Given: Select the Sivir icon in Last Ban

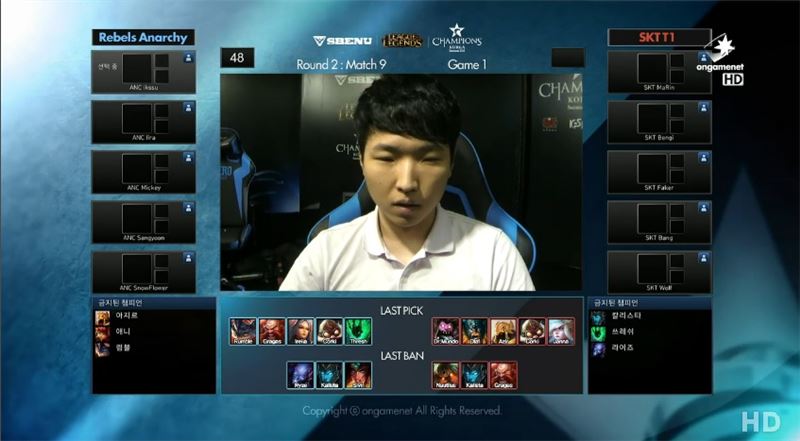Looking at the screenshot, I should [359, 374].
